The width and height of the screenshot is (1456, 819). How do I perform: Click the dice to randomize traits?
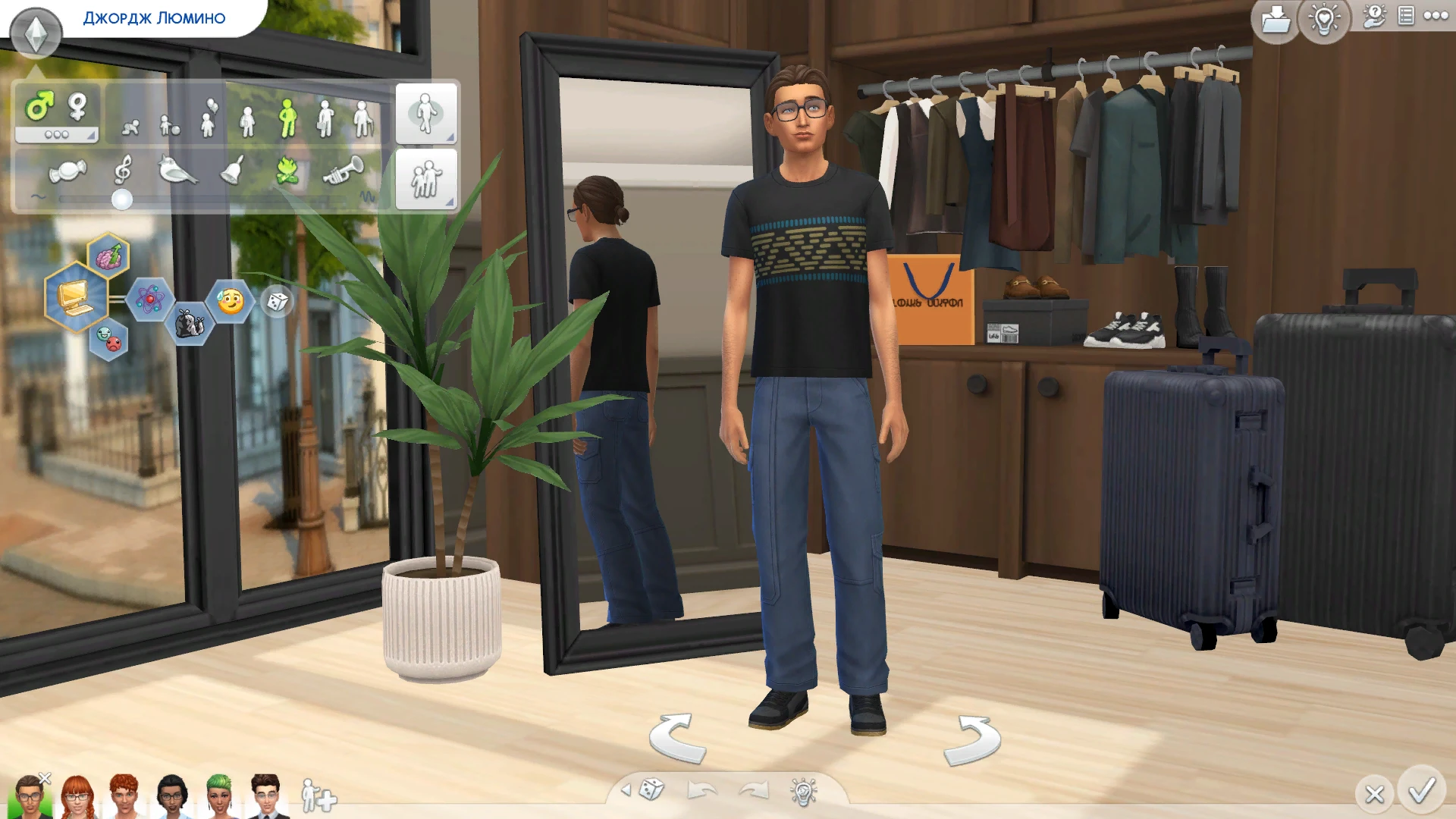(x=277, y=302)
